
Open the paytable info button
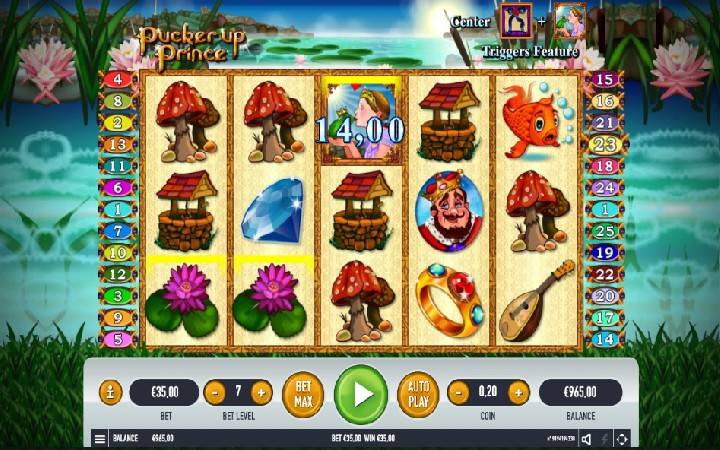(x=112, y=392)
